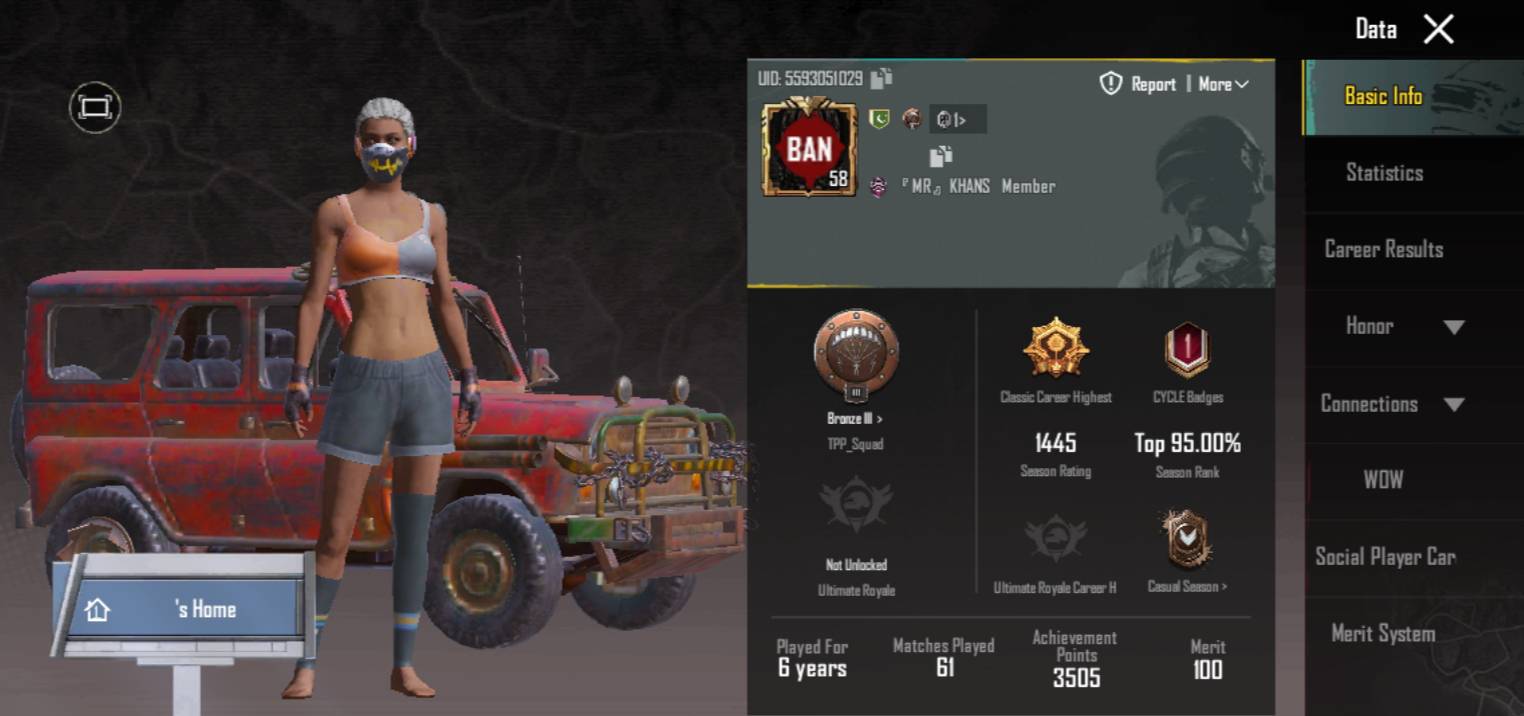This screenshot has width=1524, height=716.
Task: Select the Basic Info tab
Action: click(x=1384, y=96)
